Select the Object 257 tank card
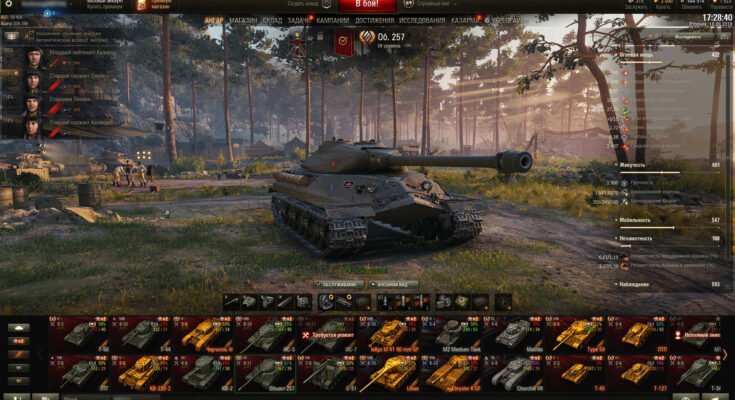The width and height of the screenshot is (735, 400). click(262, 373)
